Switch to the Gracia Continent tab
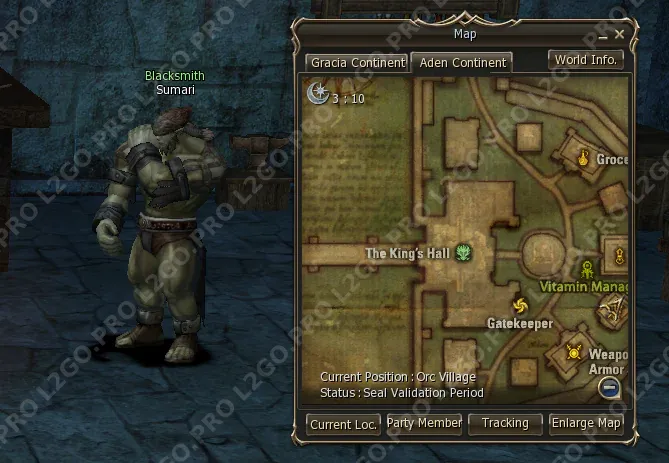The width and height of the screenshot is (669, 463). click(x=357, y=62)
